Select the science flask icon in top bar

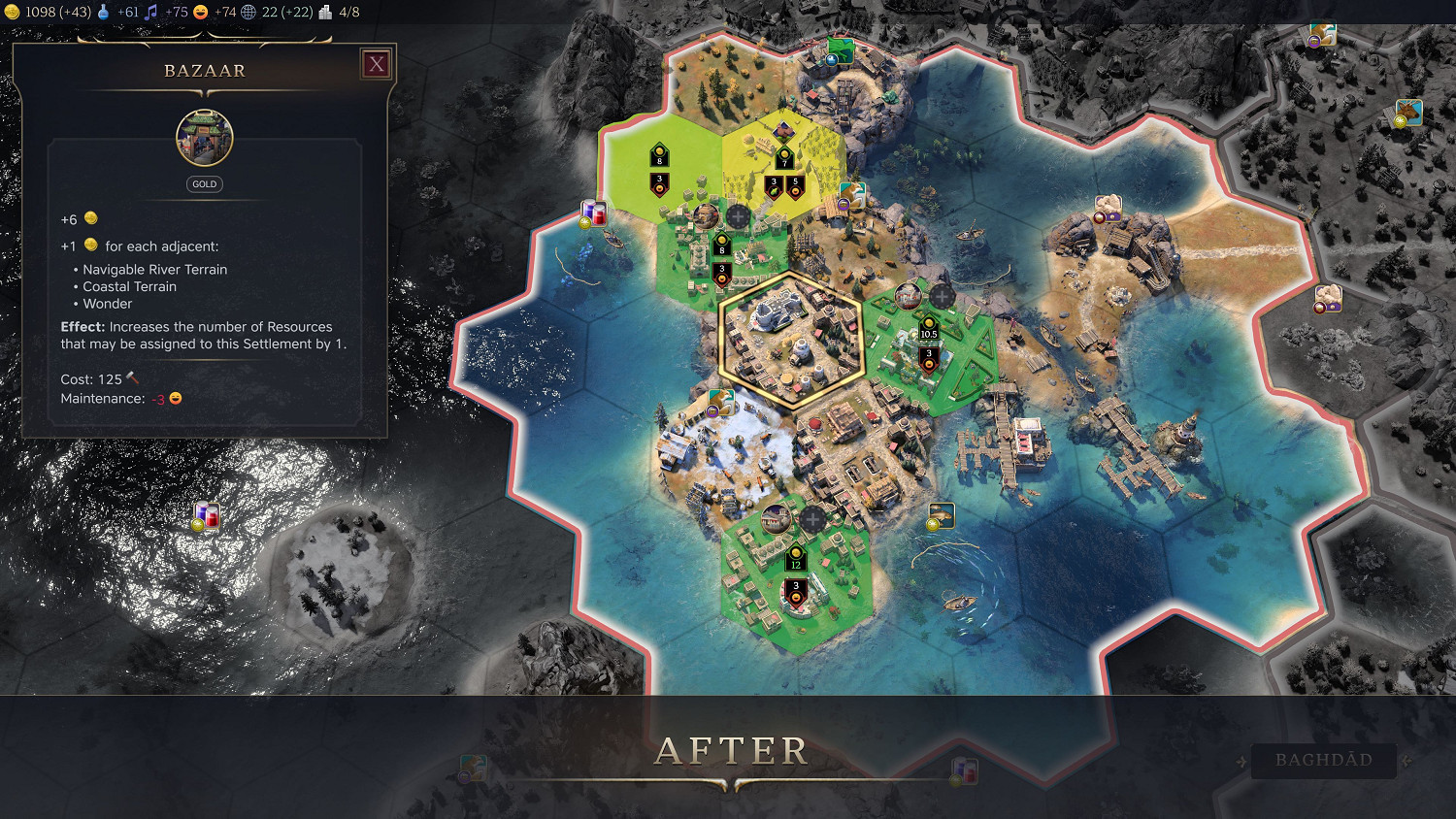pos(101,13)
